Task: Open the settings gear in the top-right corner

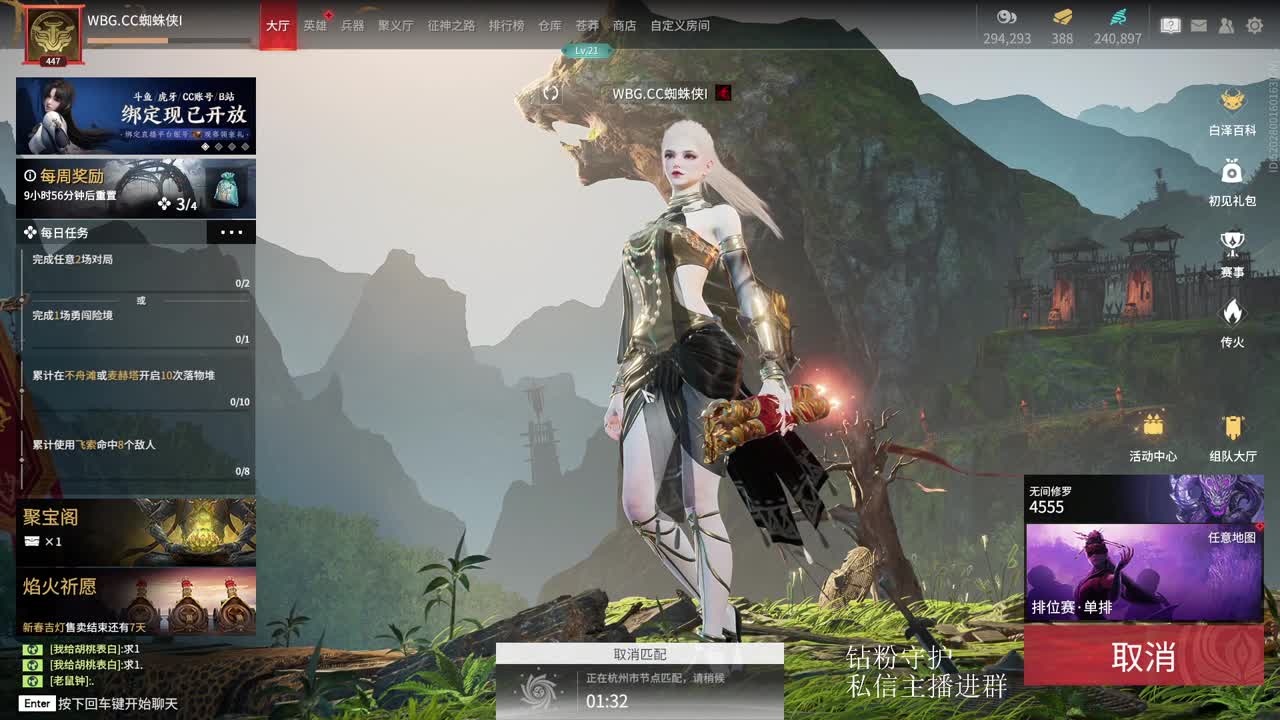Action: coord(1255,25)
